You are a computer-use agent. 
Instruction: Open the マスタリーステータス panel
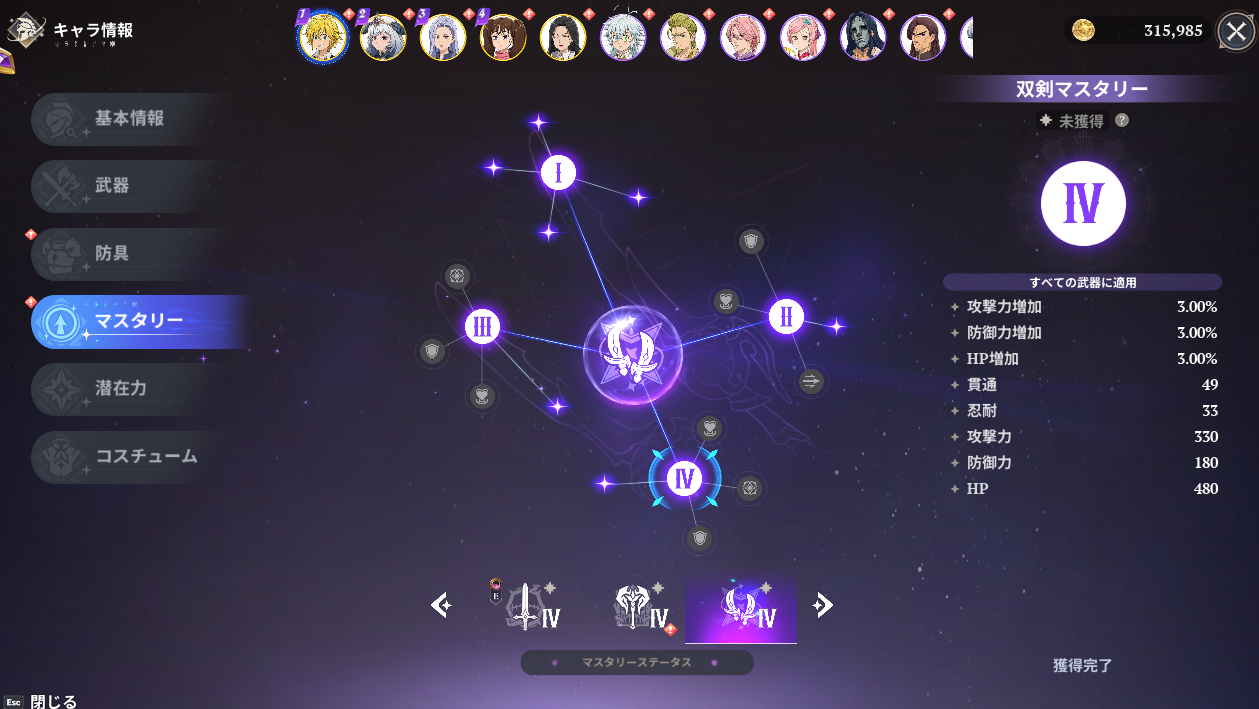point(636,663)
